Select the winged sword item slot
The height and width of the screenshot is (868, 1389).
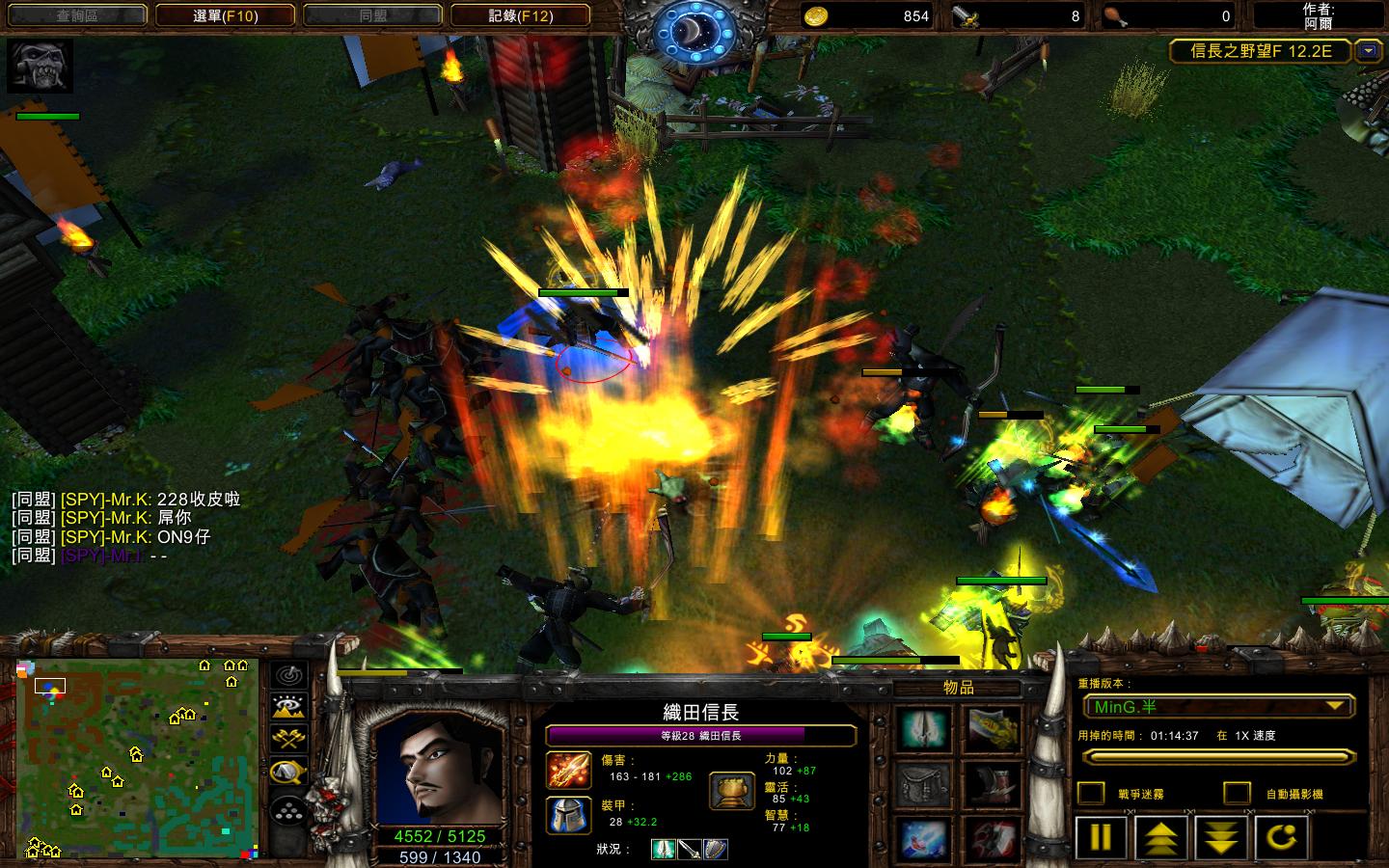(x=925, y=729)
